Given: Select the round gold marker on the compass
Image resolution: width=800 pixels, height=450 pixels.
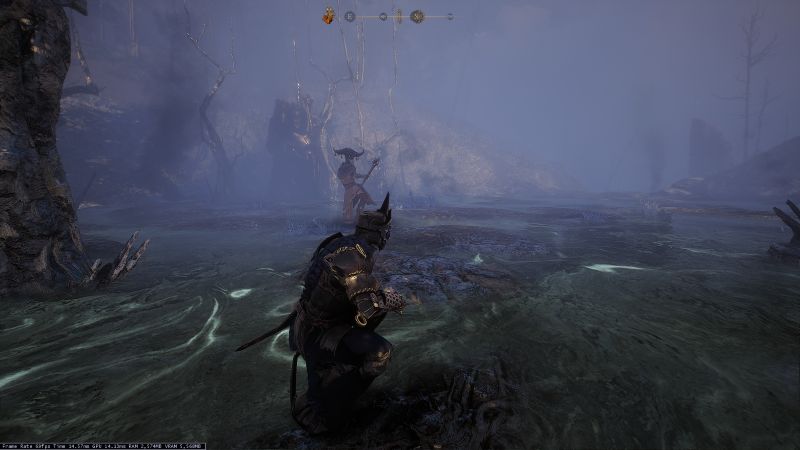Looking at the screenshot, I should point(417,16).
